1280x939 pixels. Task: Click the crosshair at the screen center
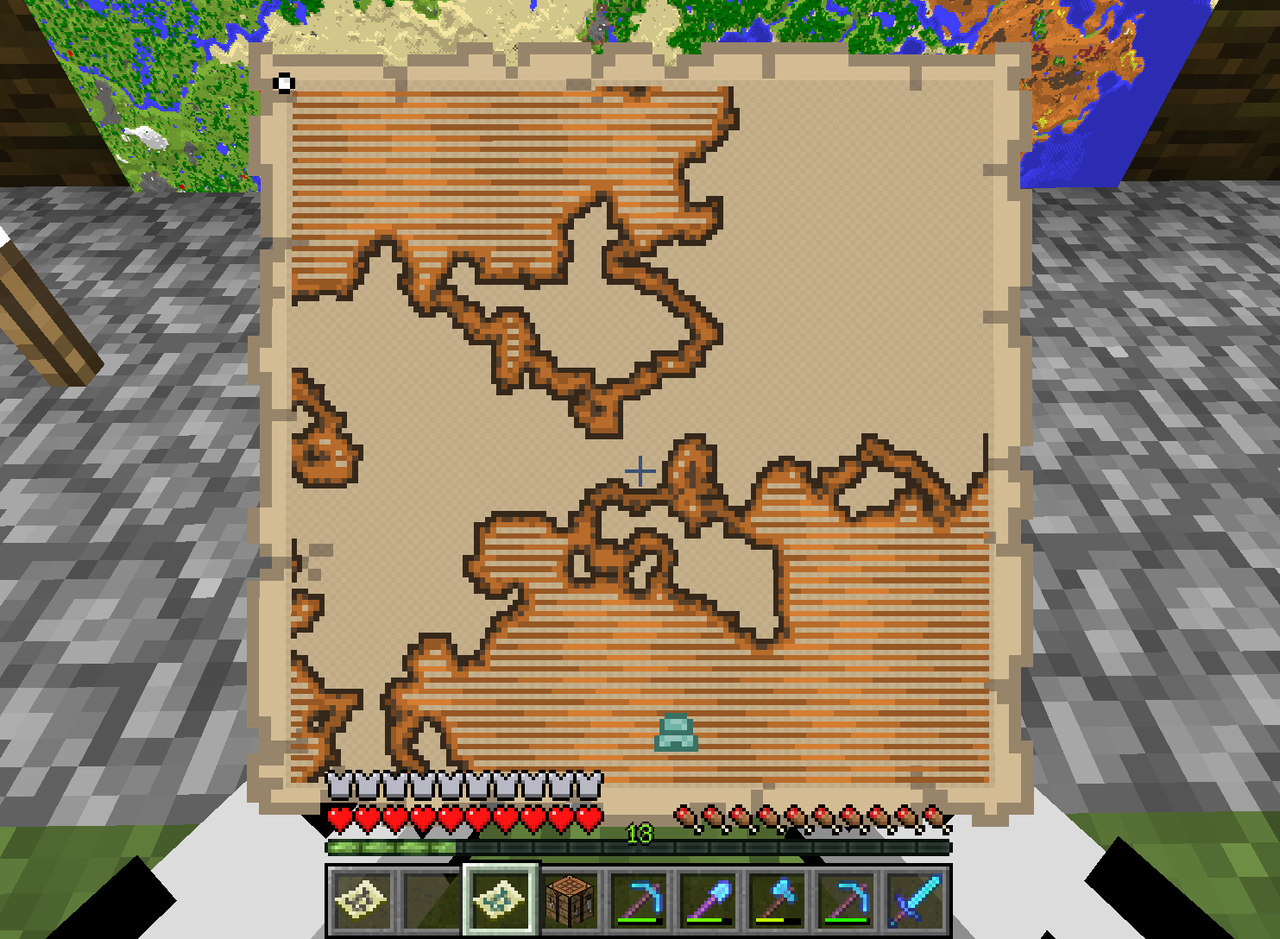[639, 469]
